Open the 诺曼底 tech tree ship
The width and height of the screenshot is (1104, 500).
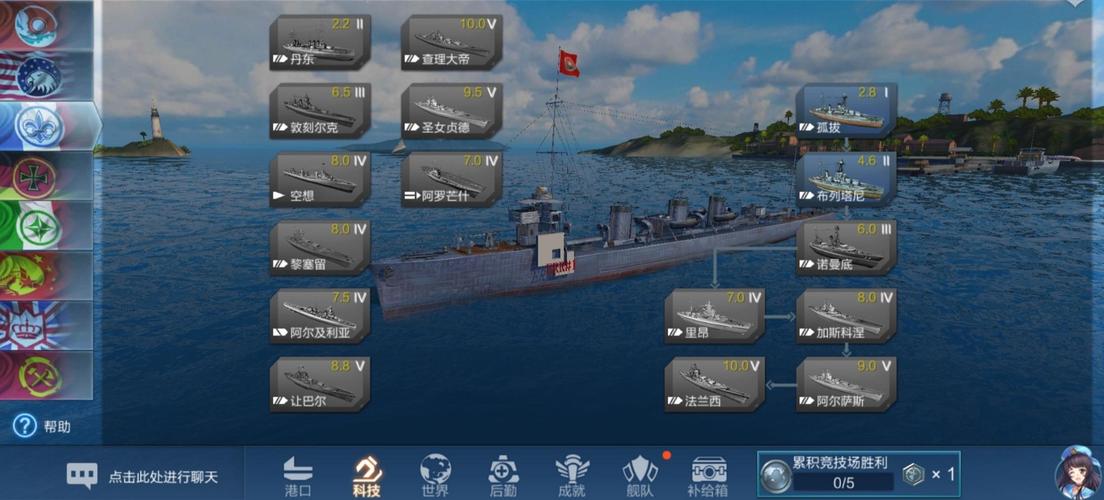846,246
